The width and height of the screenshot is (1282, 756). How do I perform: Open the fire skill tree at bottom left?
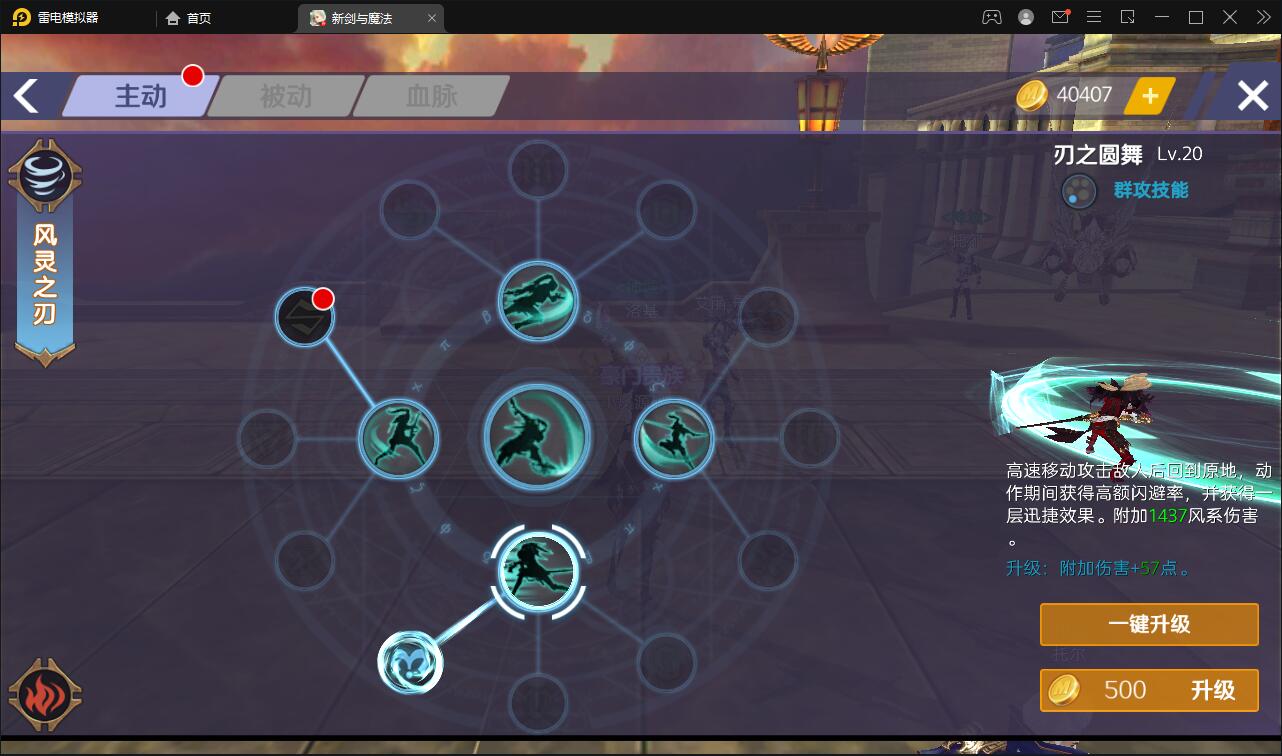pos(44,695)
